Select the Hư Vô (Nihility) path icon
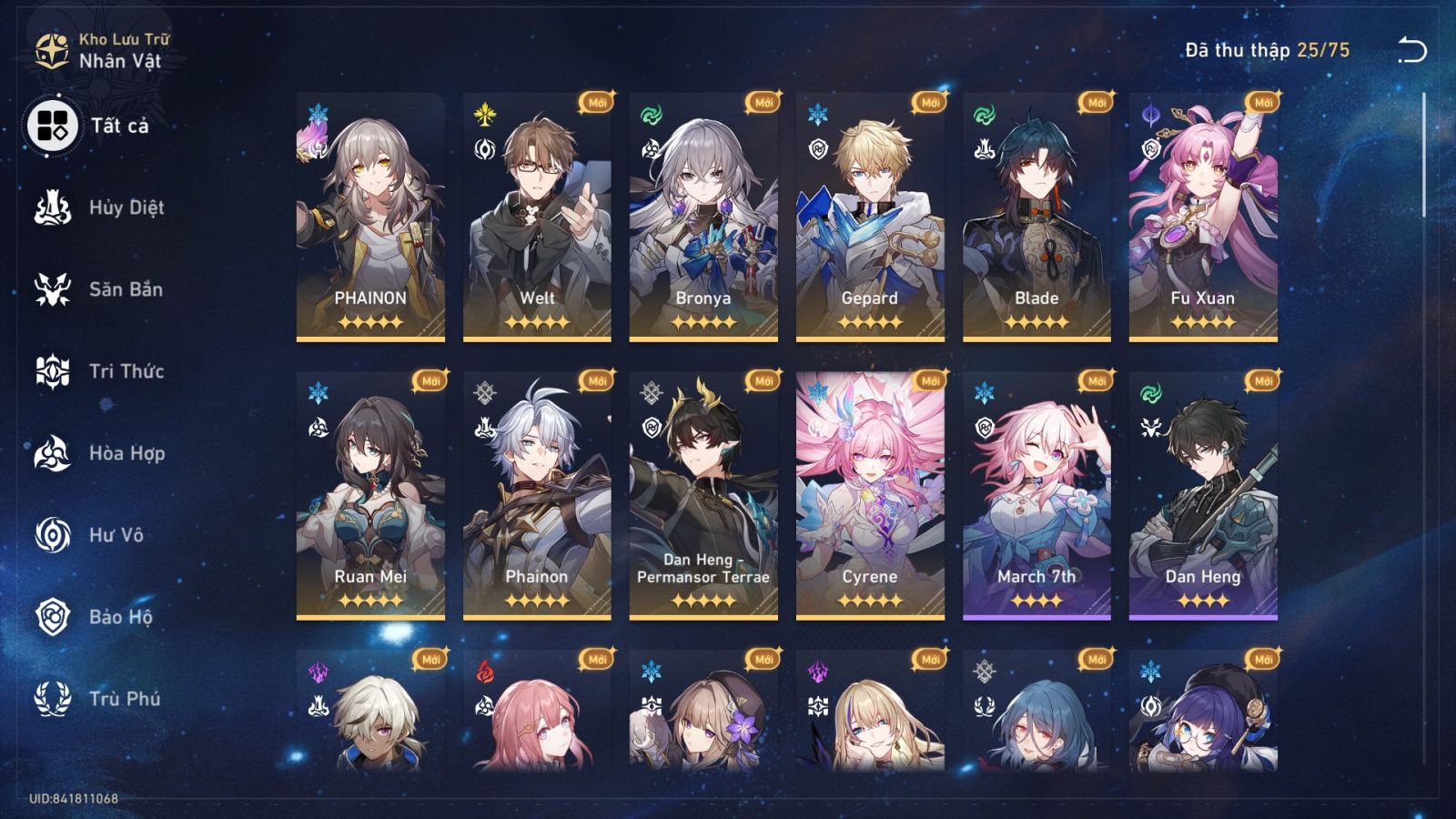The width and height of the screenshot is (1456, 819). click(53, 535)
